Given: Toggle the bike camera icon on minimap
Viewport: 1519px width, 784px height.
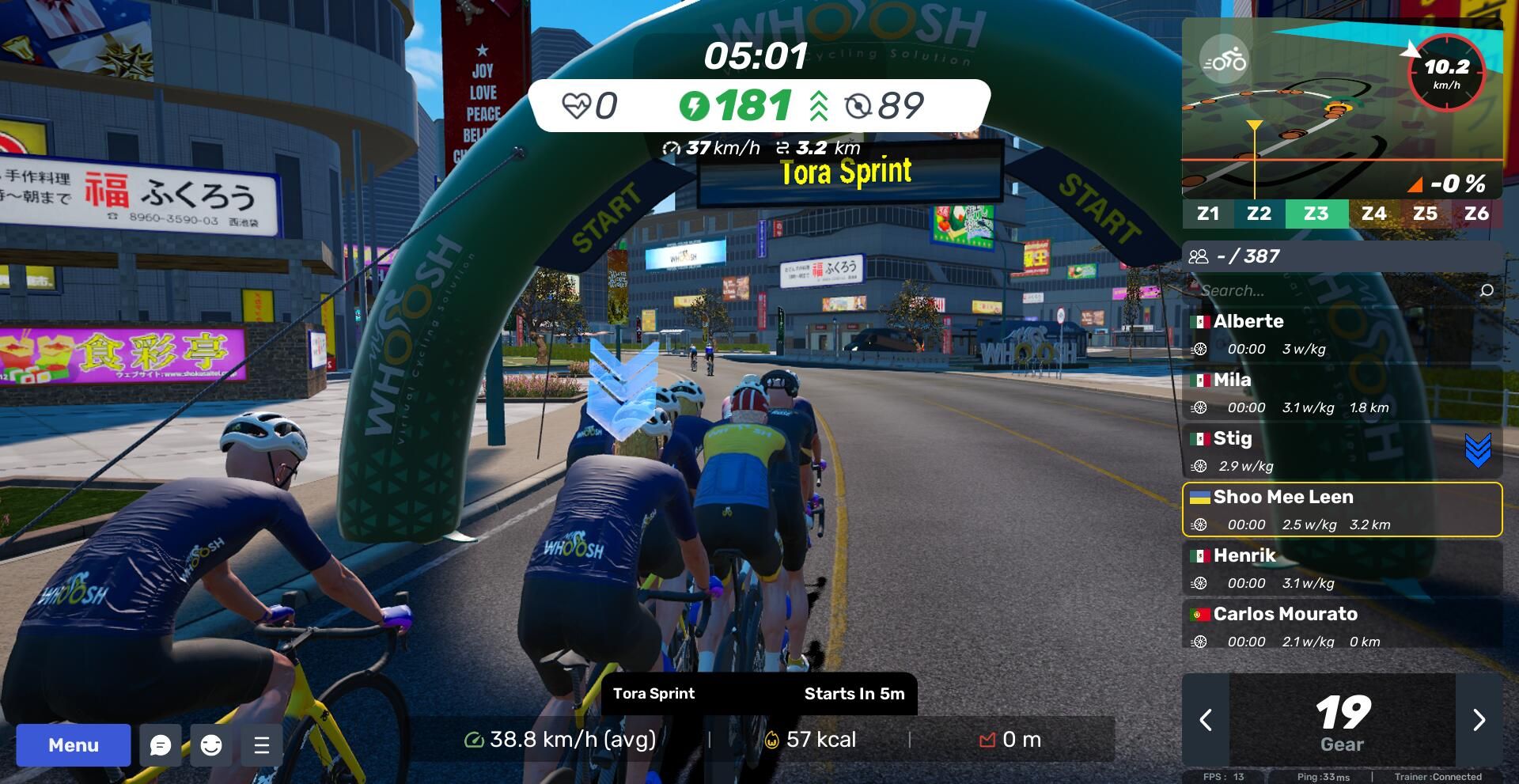Looking at the screenshot, I should tap(1224, 59).
